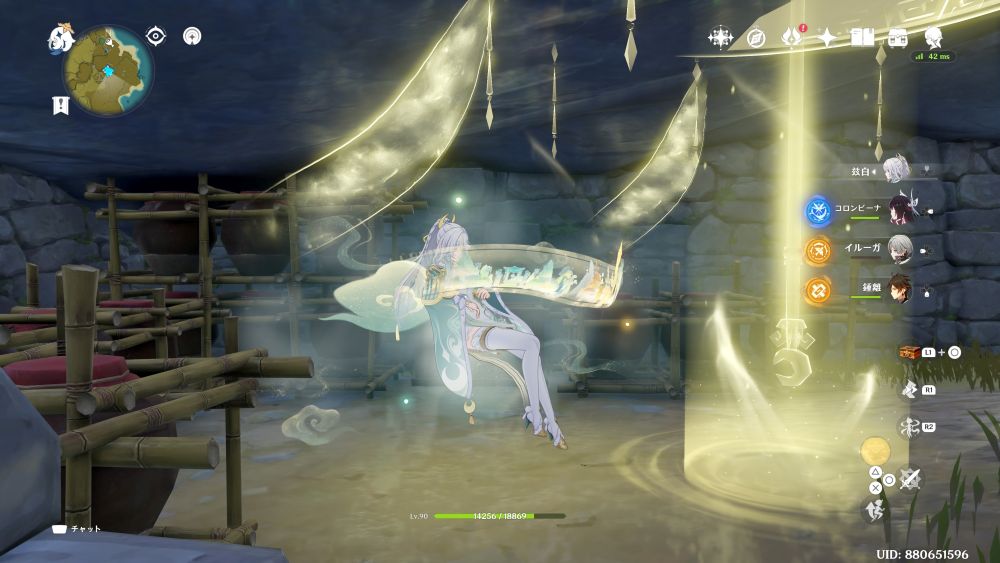1000x563 pixels.
Task: Trigger the round gold elemental burst button
Action: [x=875, y=450]
